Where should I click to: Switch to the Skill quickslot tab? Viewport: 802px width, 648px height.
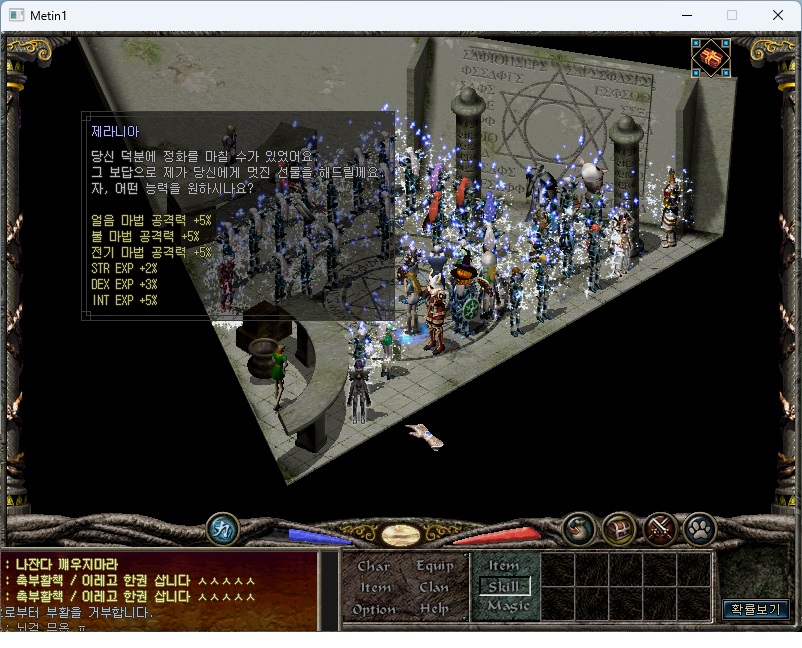point(504,586)
